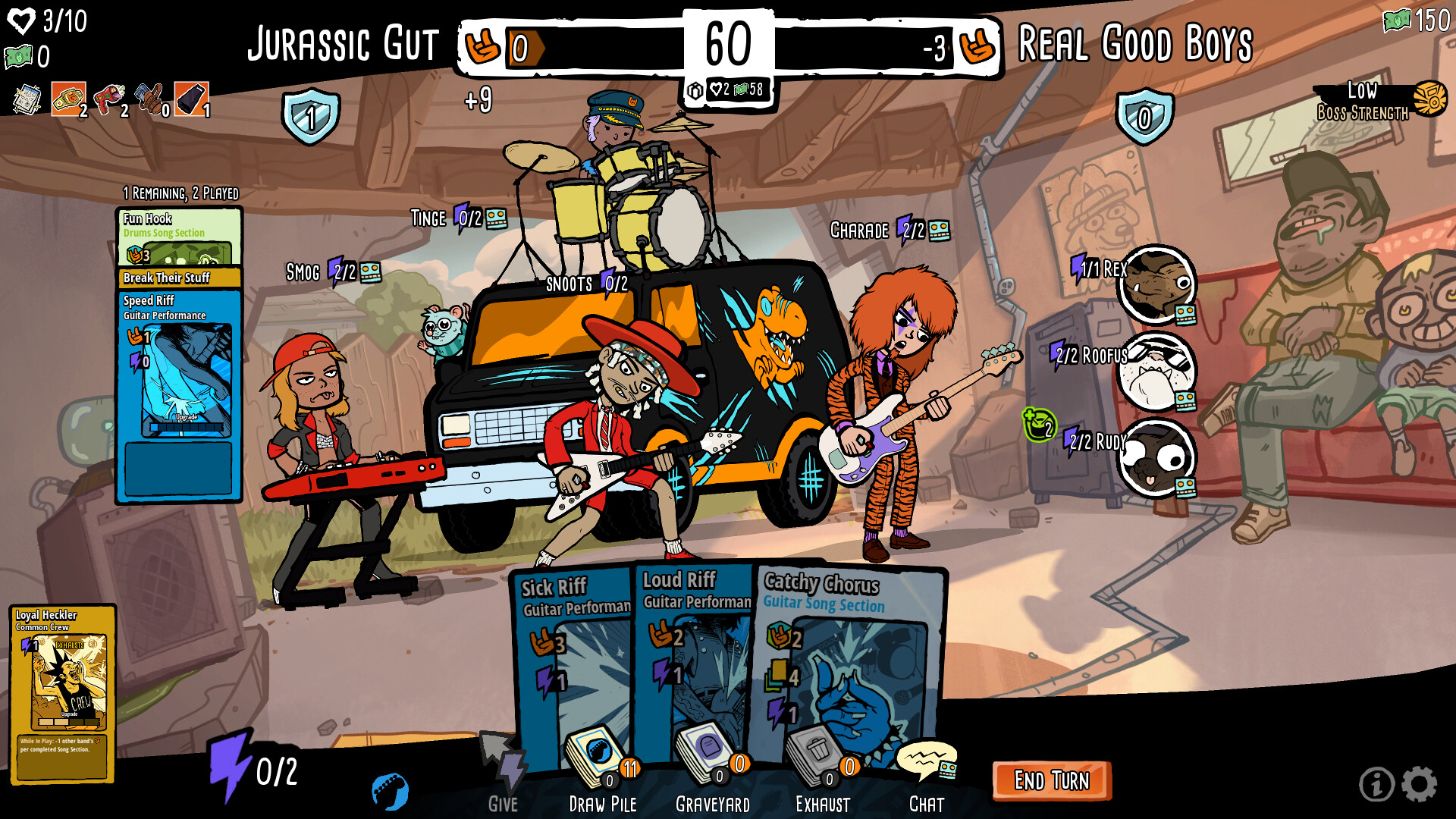Image resolution: width=1456 pixels, height=819 pixels.
Task: Play the Sick Riff card
Action: coord(574,652)
